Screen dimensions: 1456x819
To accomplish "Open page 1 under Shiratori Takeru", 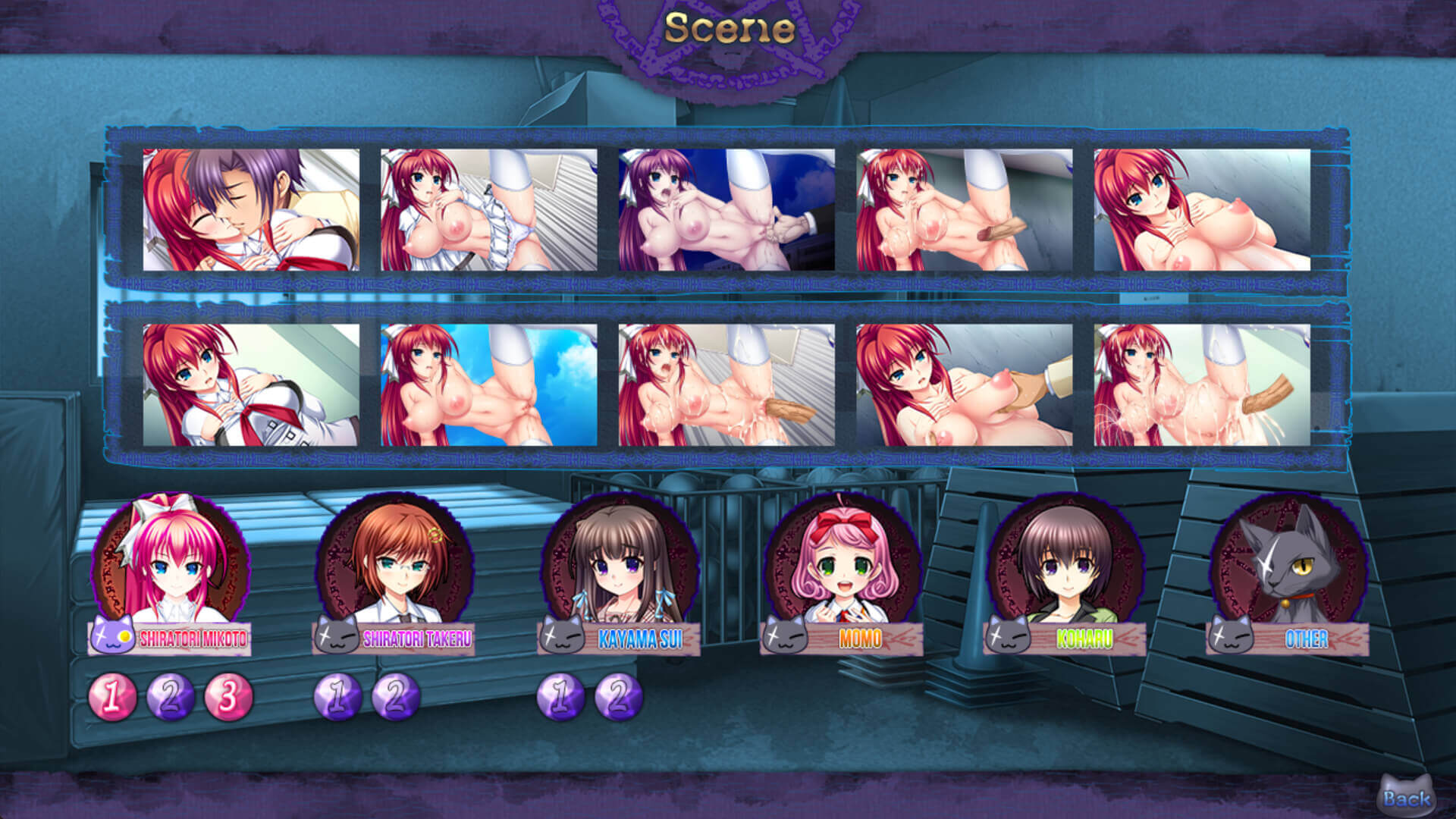I will click(337, 696).
